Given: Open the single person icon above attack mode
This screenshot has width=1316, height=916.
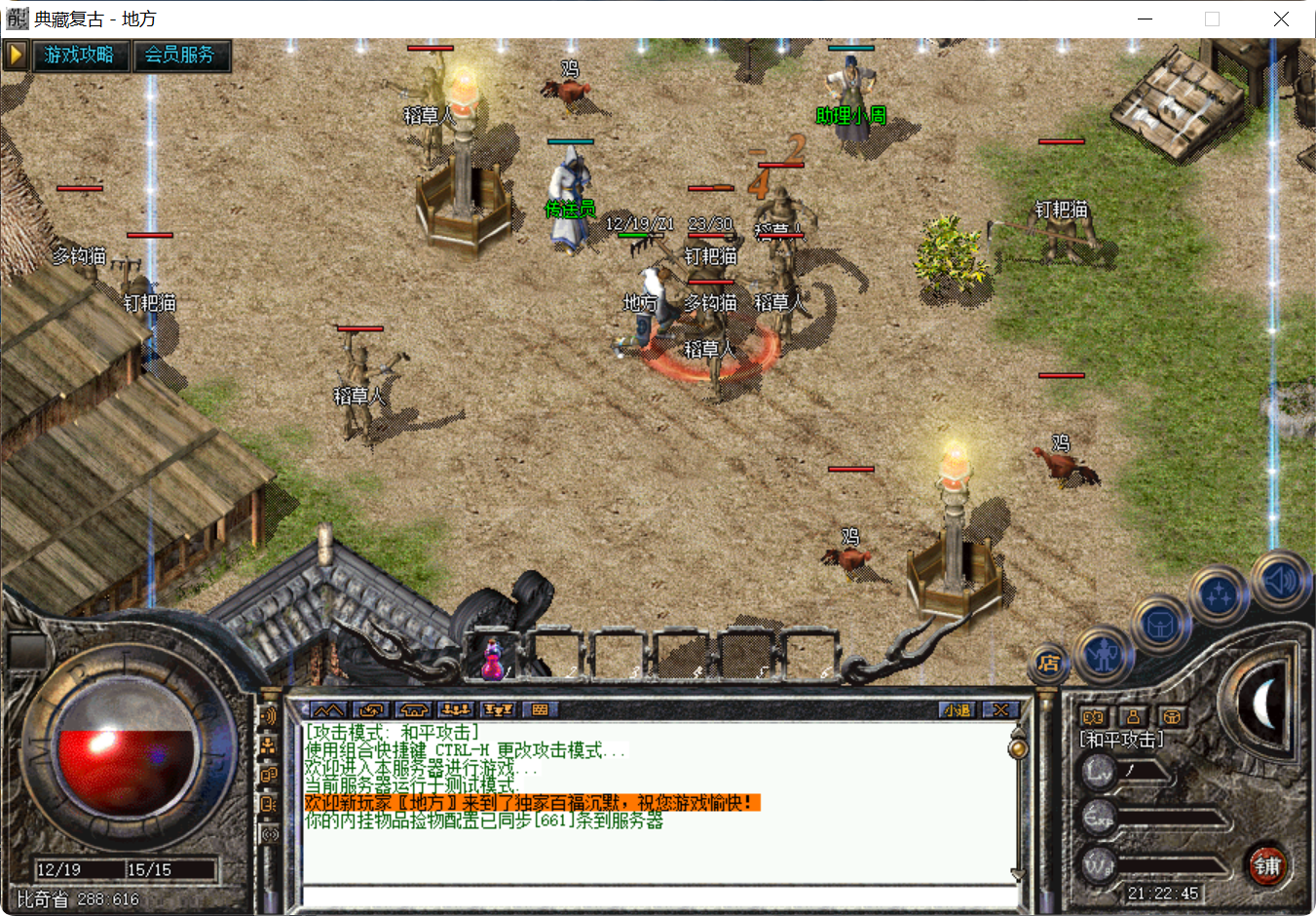Looking at the screenshot, I should (1132, 716).
